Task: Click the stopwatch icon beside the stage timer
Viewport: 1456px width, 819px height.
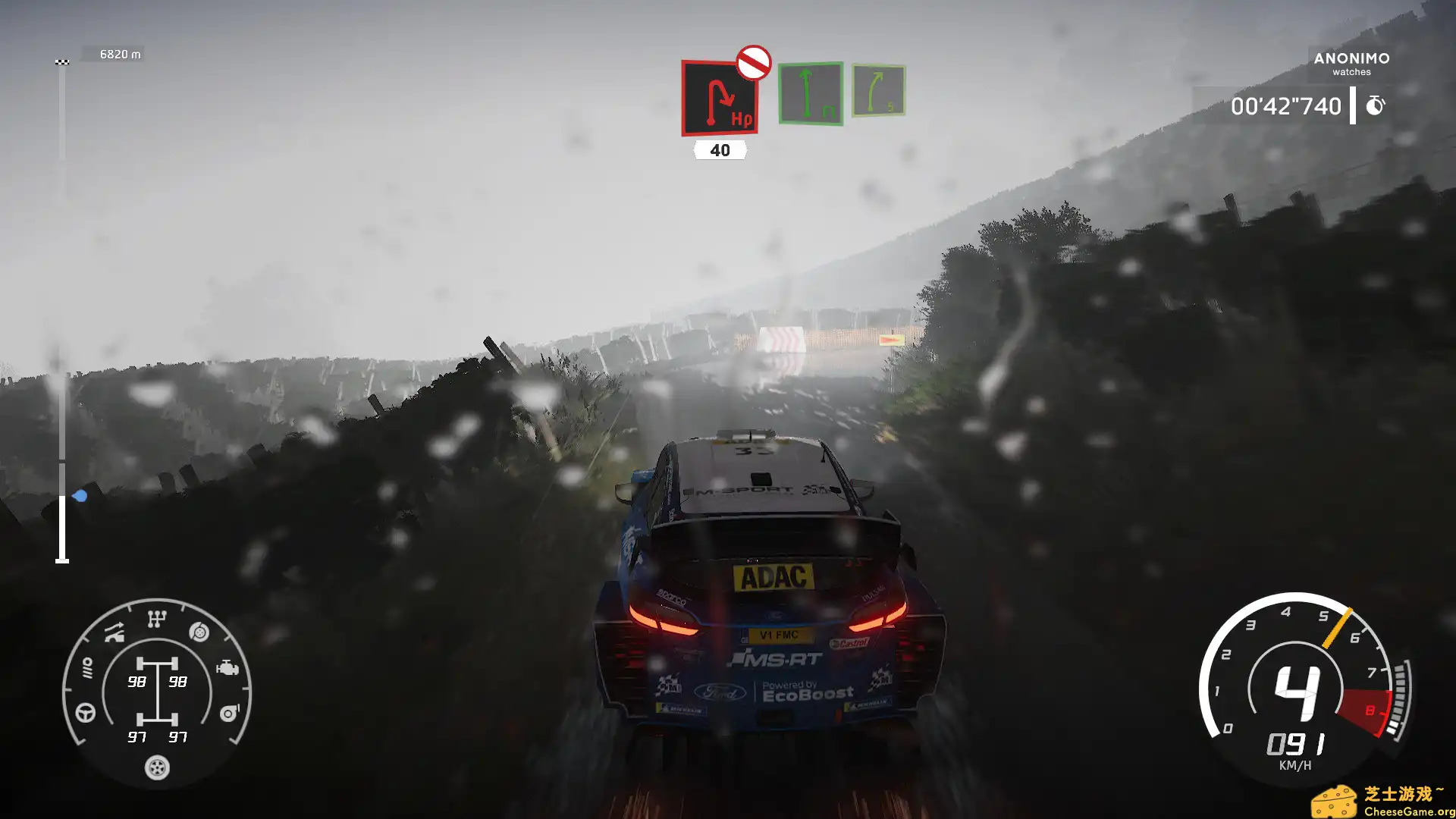Action: pyautogui.click(x=1376, y=105)
